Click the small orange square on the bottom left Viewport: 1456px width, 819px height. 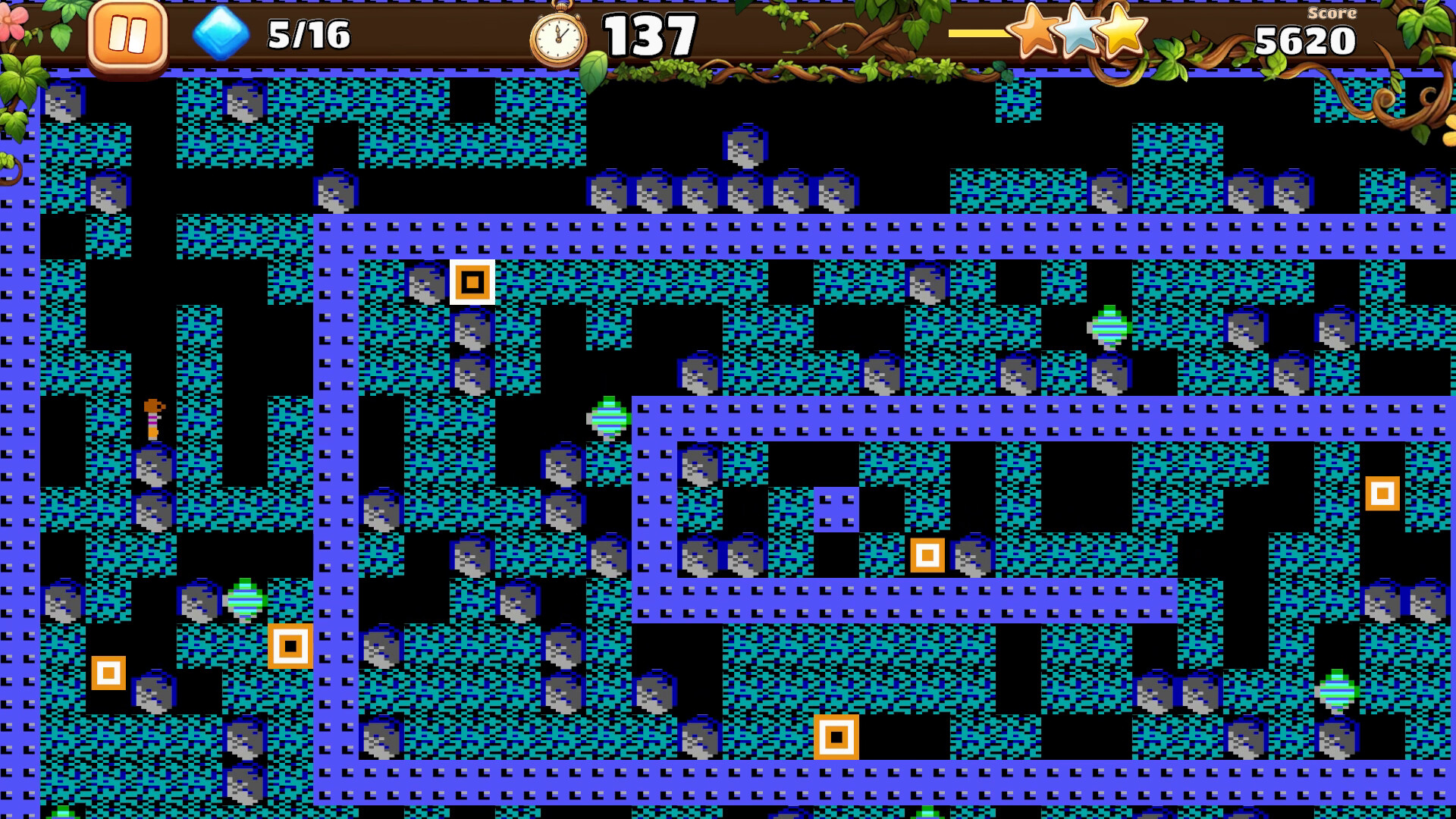tap(108, 671)
